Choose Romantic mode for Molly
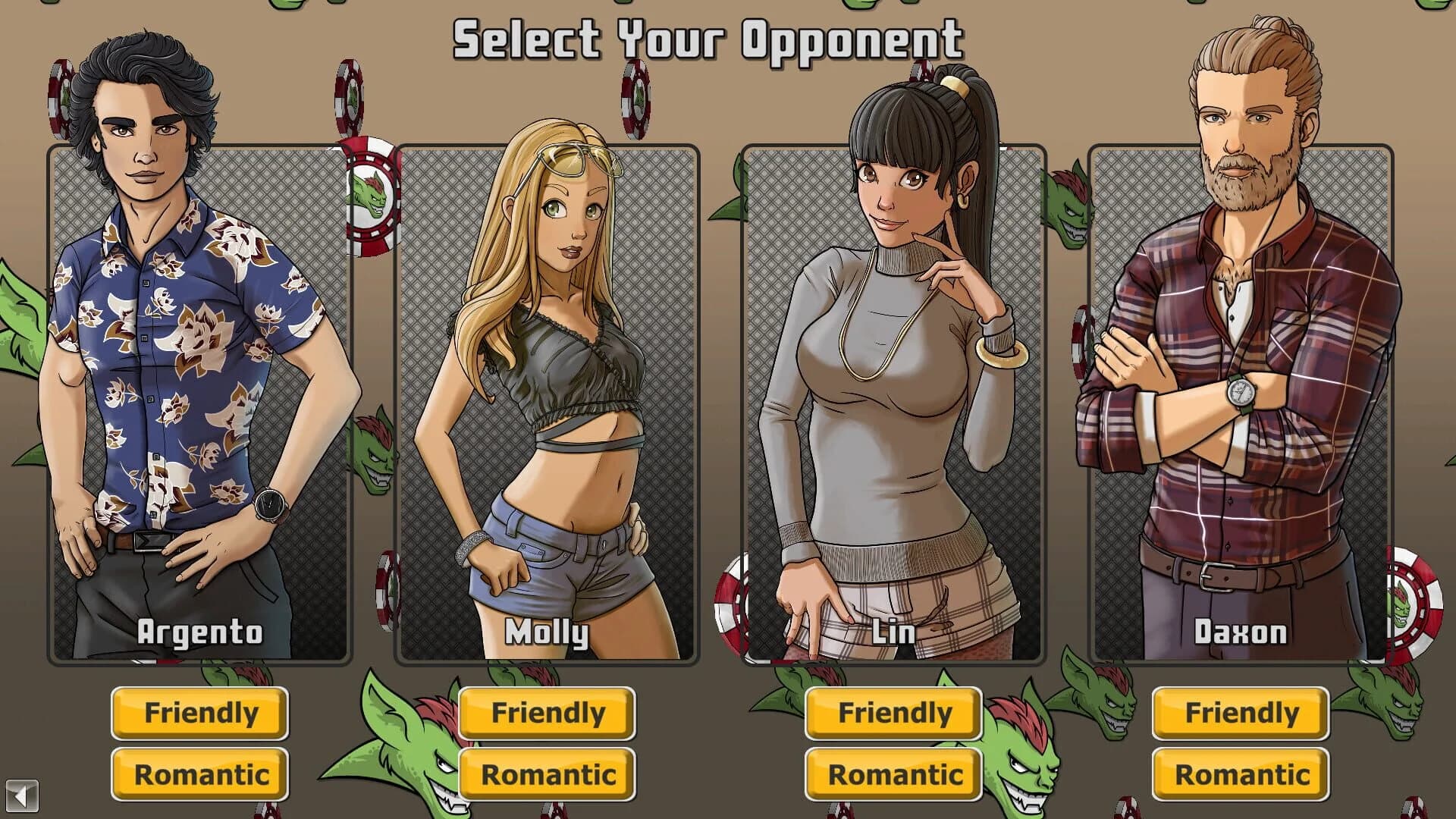Image resolution: width=1456 pixels, height=819 pixels. click(x=547, y=775)
